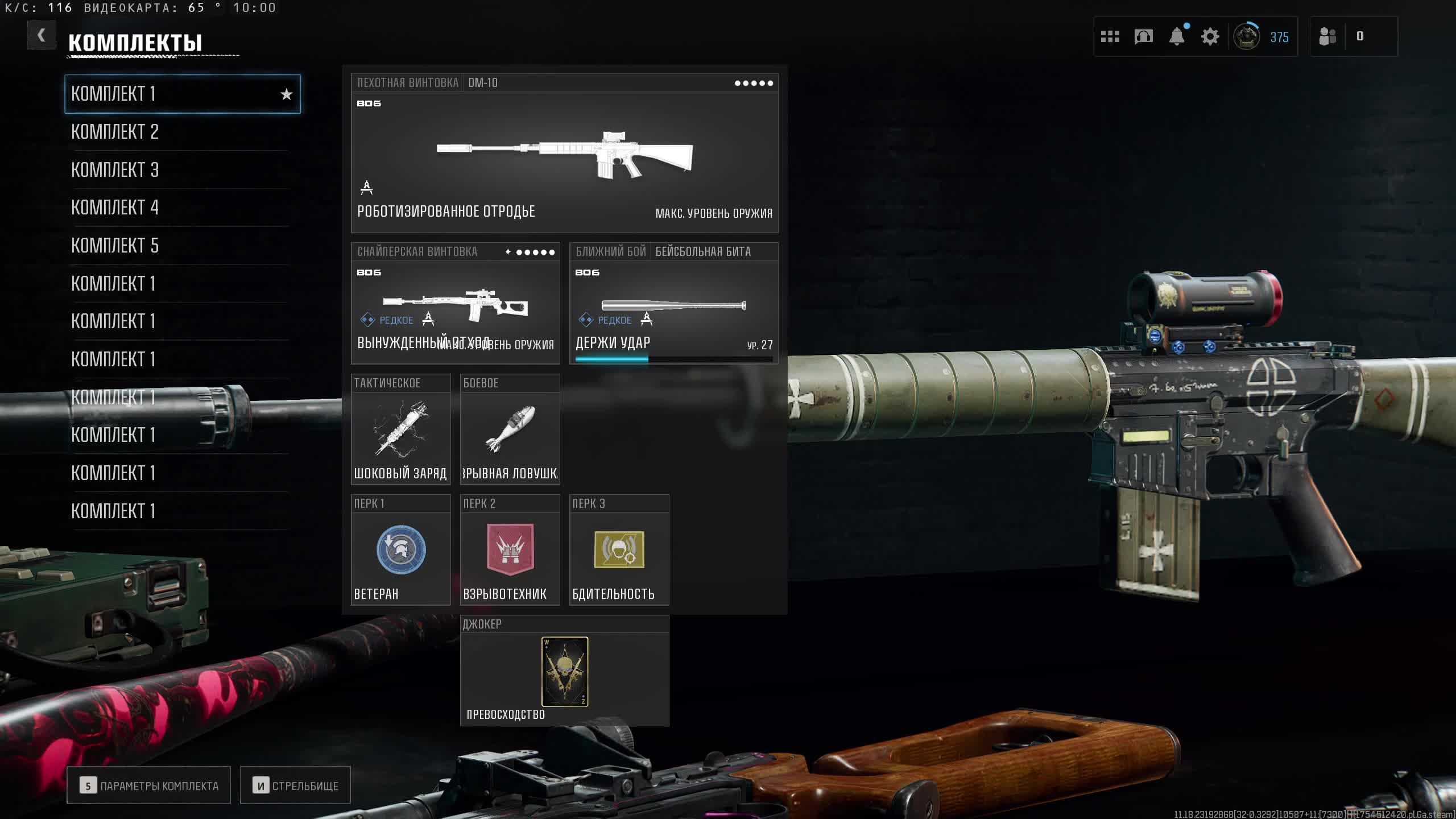Select the Шоковый заряд tactical slot
The width and height of the screenshot is (1456, 819).
[400, 430]
